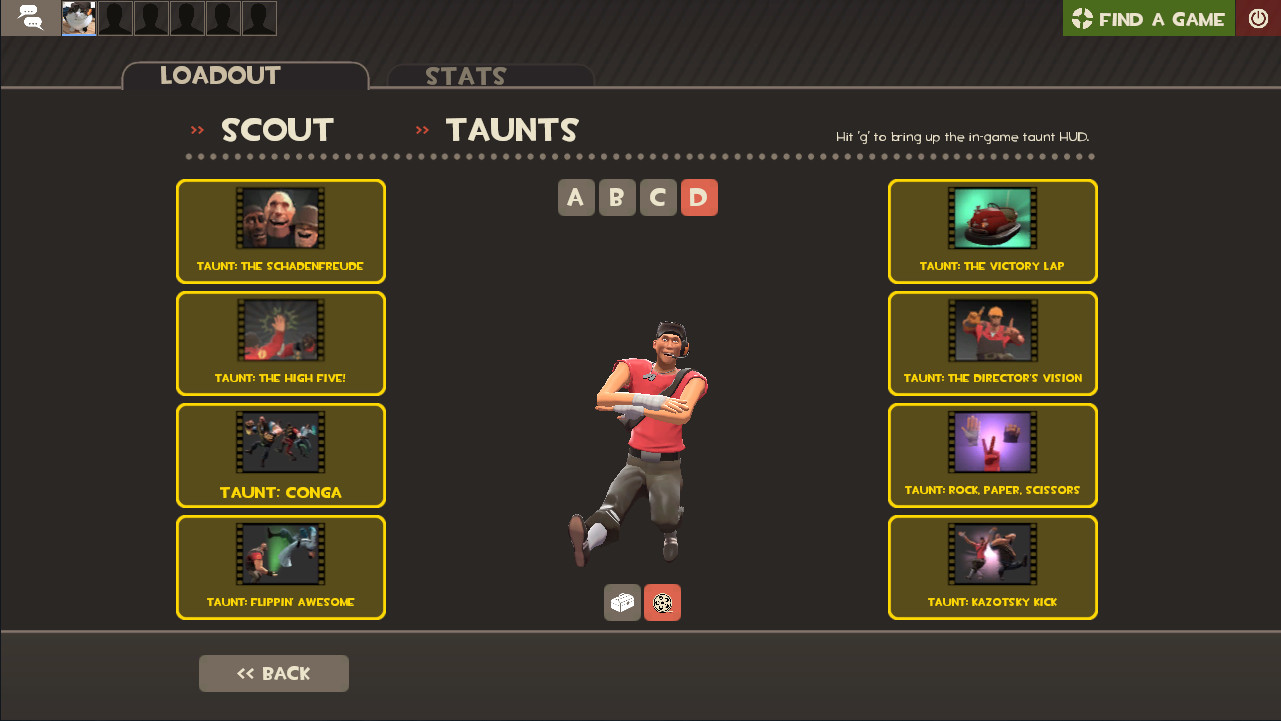Screen dimensions: 1281x721
Task: Click the BACK button
Action: click(x=273, y=673)
